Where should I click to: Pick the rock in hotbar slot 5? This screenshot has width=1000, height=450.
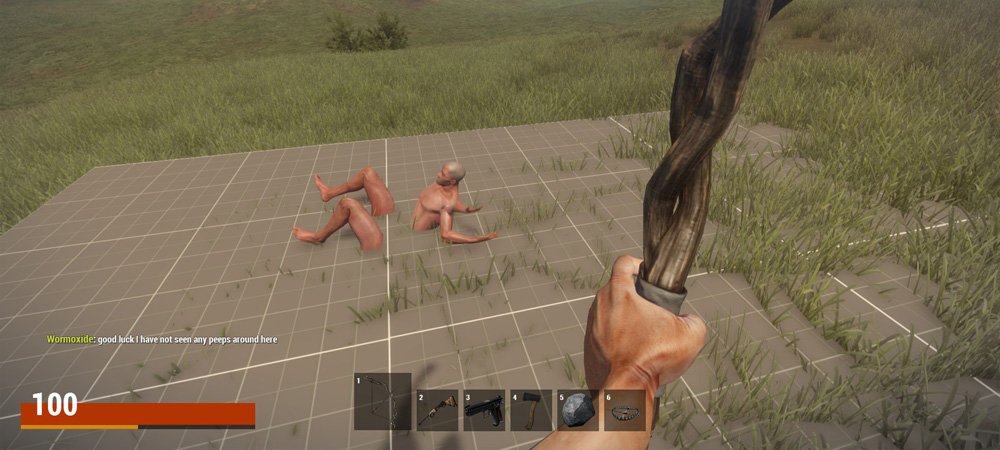578,410
